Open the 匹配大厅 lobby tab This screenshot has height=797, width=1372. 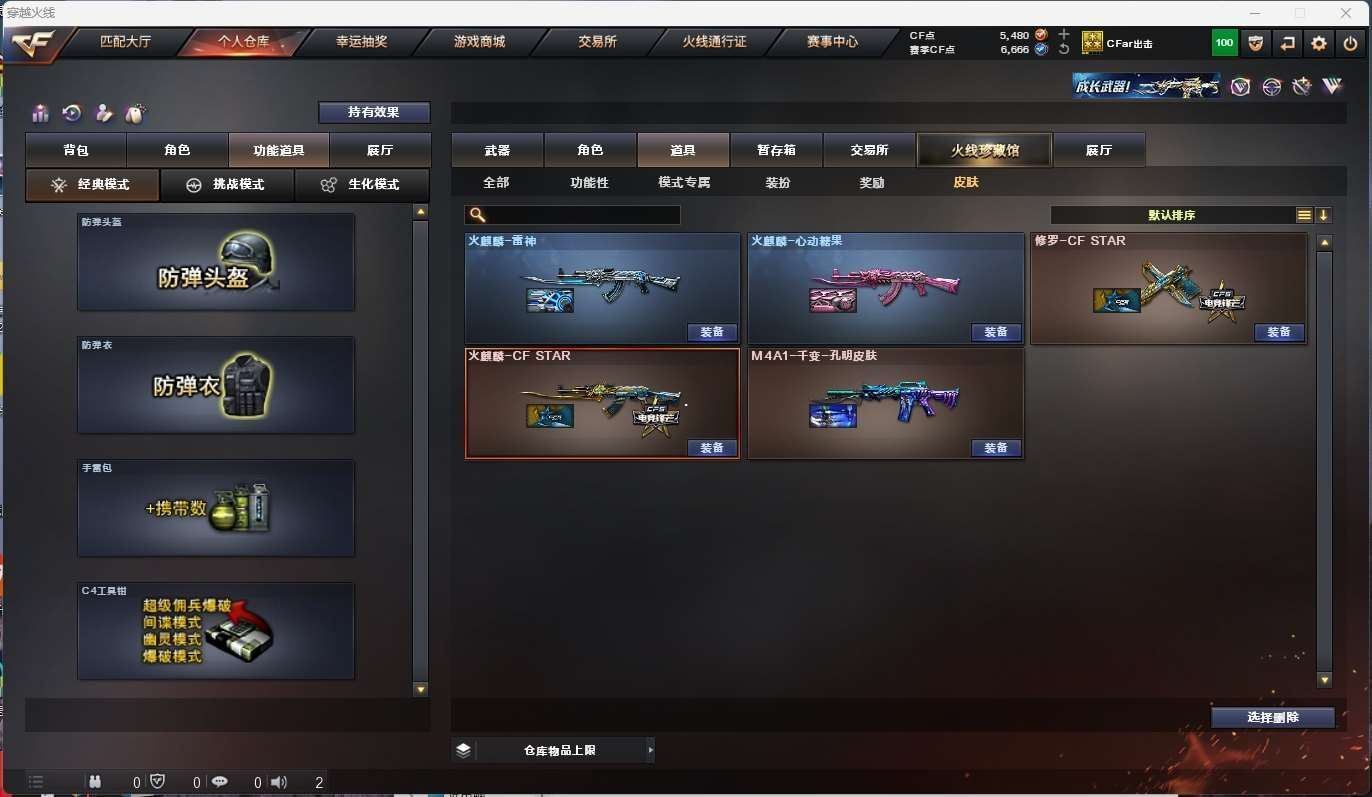125,42
